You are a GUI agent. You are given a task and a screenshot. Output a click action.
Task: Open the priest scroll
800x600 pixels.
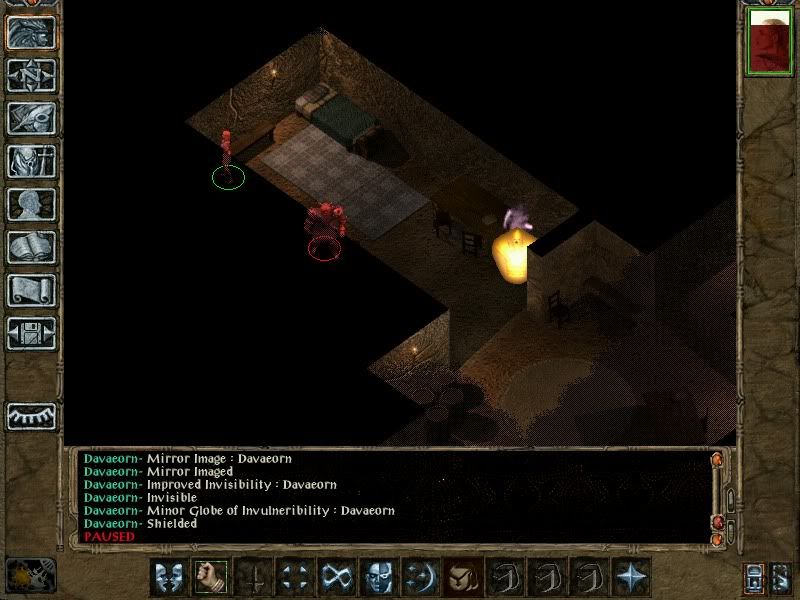click(x=32, y=290)
